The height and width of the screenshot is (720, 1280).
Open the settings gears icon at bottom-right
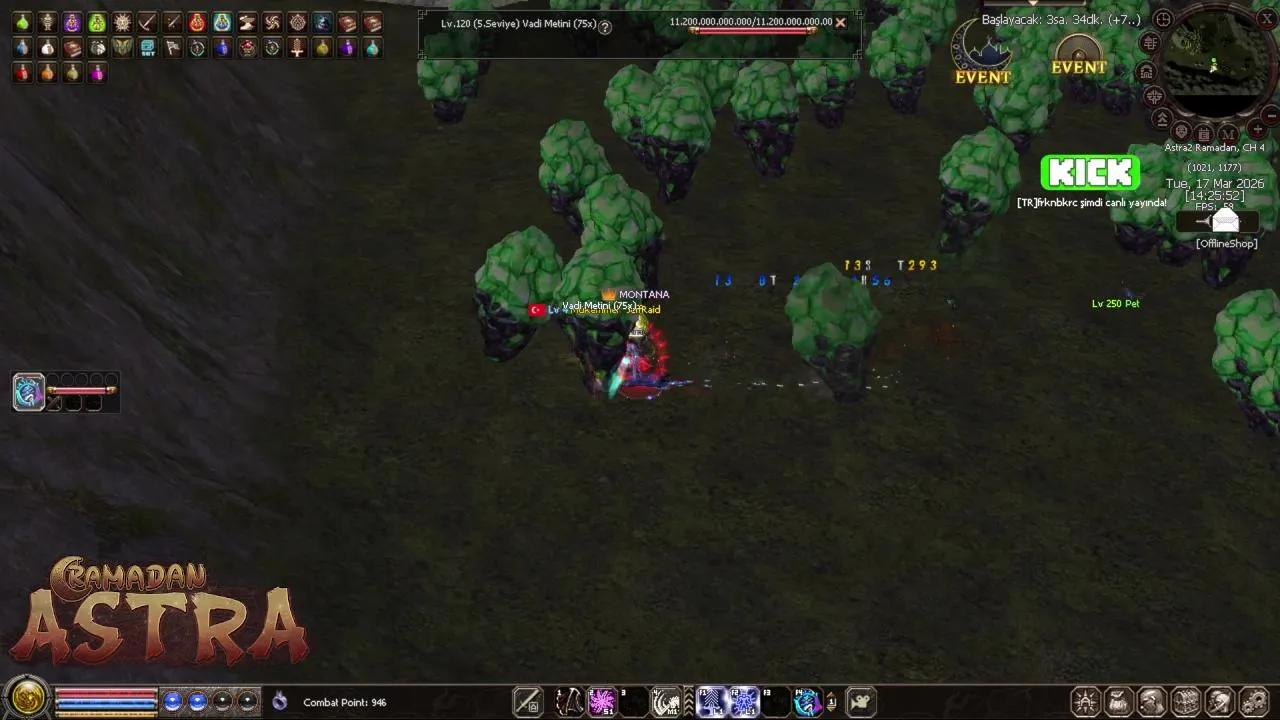click(x=1255, y=700)
